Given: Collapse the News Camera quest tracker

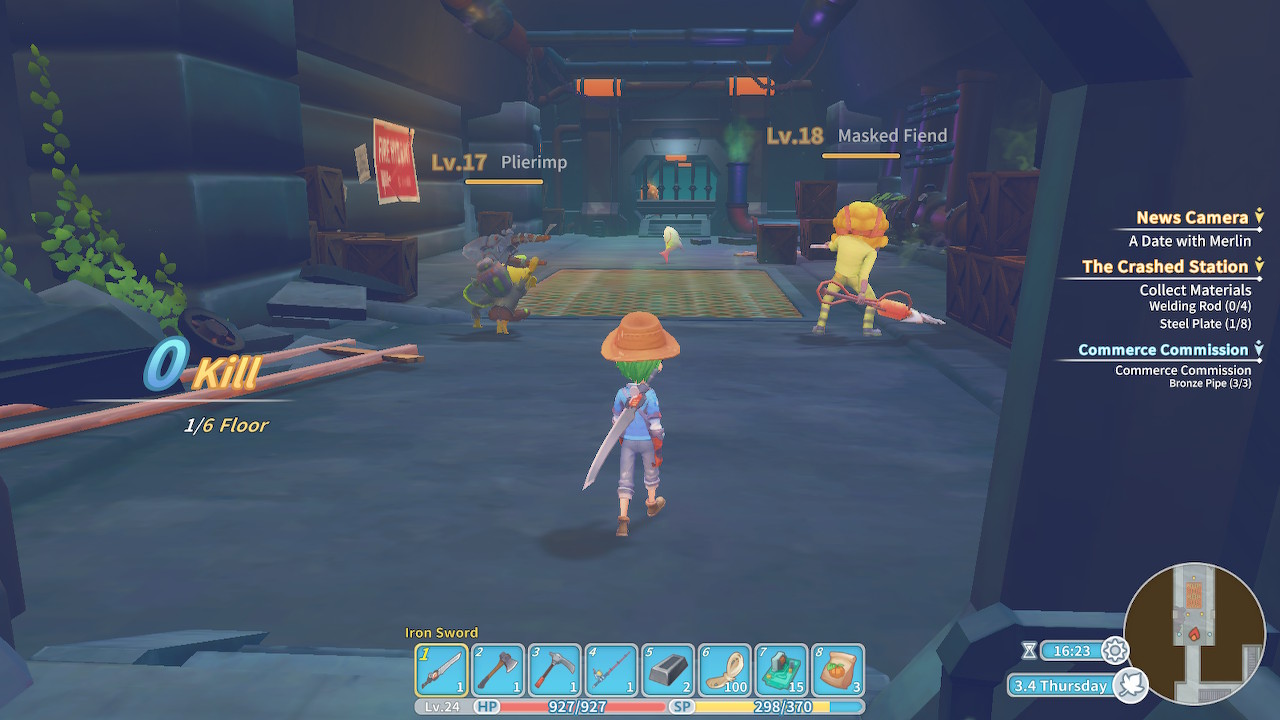Looking at the screenshot, I should (1259, 217).
